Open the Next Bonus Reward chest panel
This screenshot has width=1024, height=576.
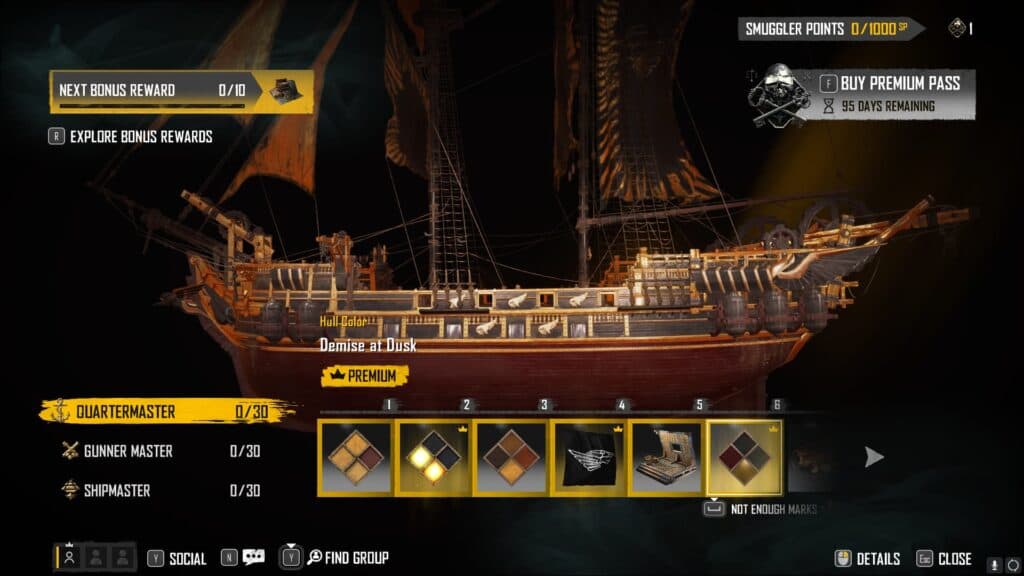point(181,90)
